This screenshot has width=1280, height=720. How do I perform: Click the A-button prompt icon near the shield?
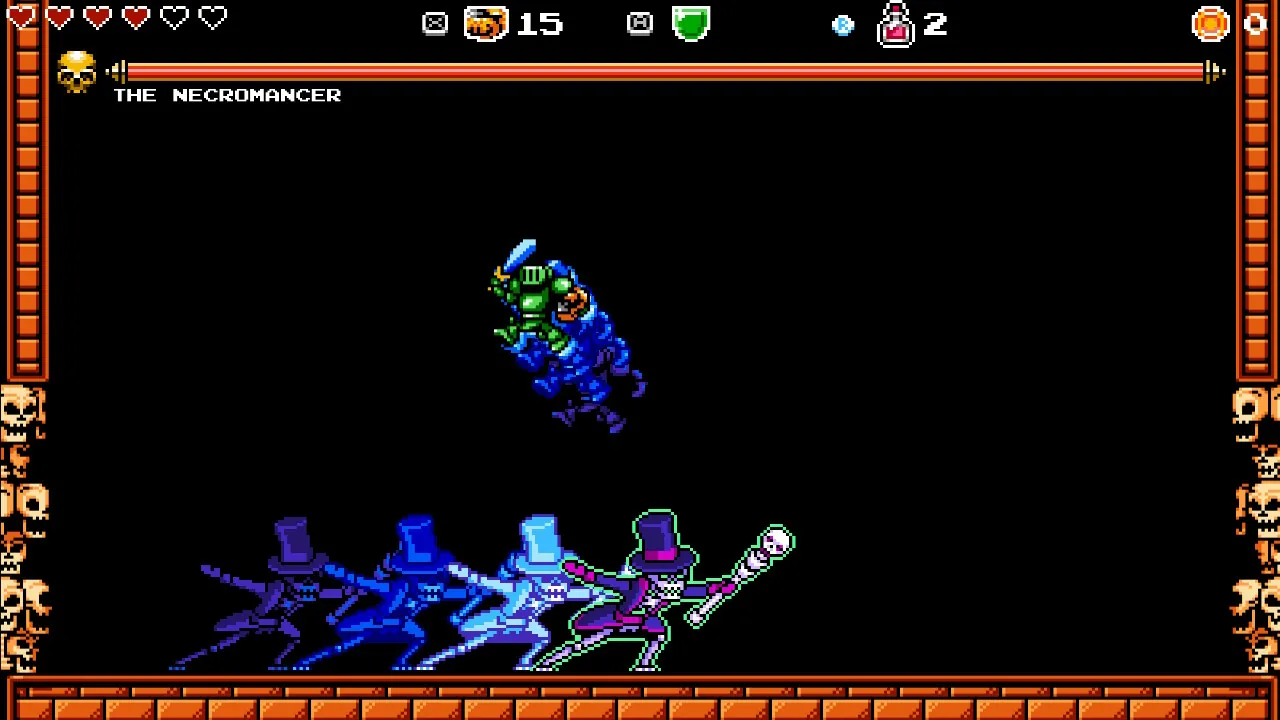tap(639, 23)
